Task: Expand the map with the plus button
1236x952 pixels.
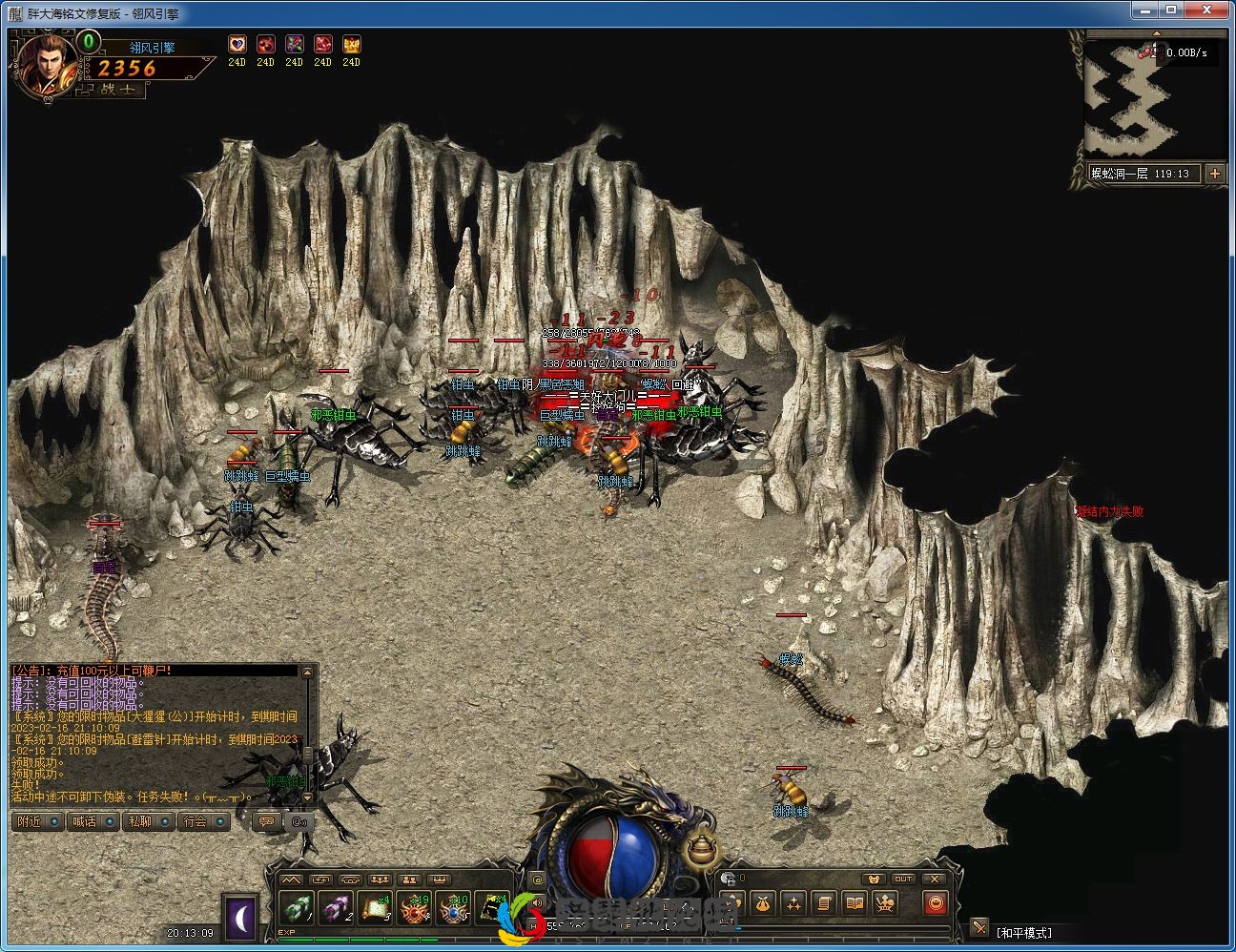Action: coord(1214,173)
